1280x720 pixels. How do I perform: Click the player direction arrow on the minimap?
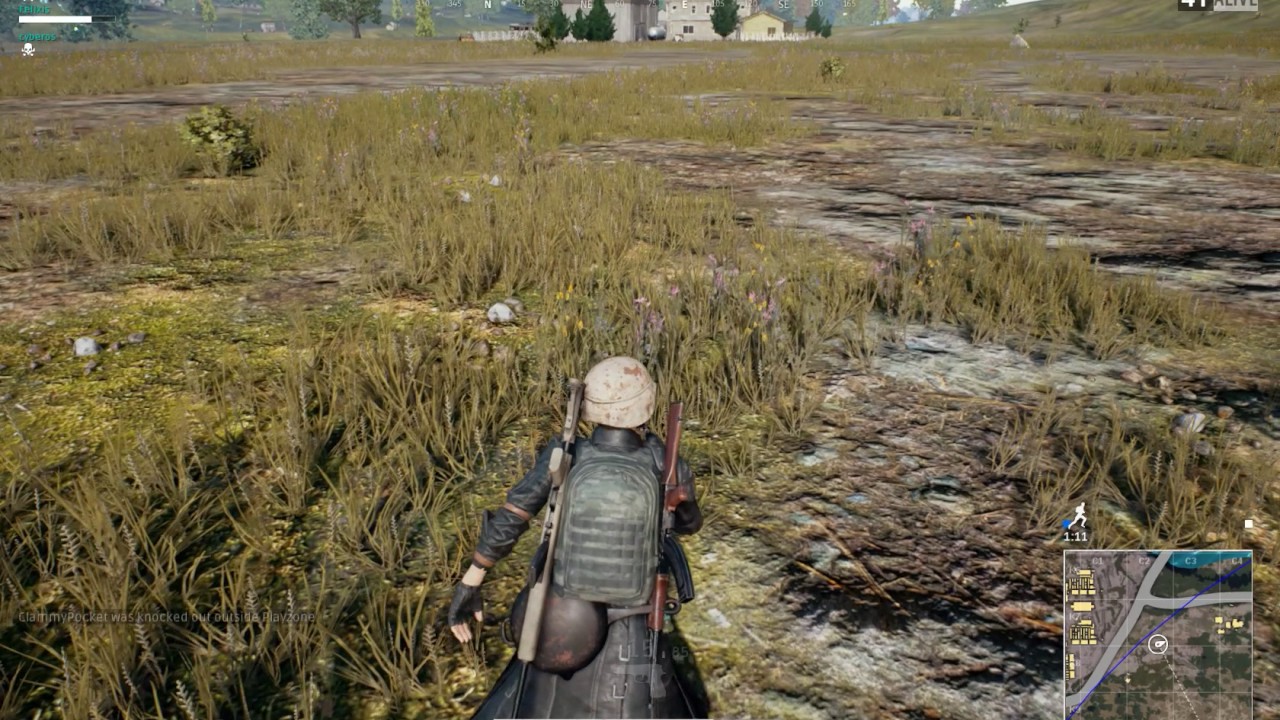coord(1158,645)
